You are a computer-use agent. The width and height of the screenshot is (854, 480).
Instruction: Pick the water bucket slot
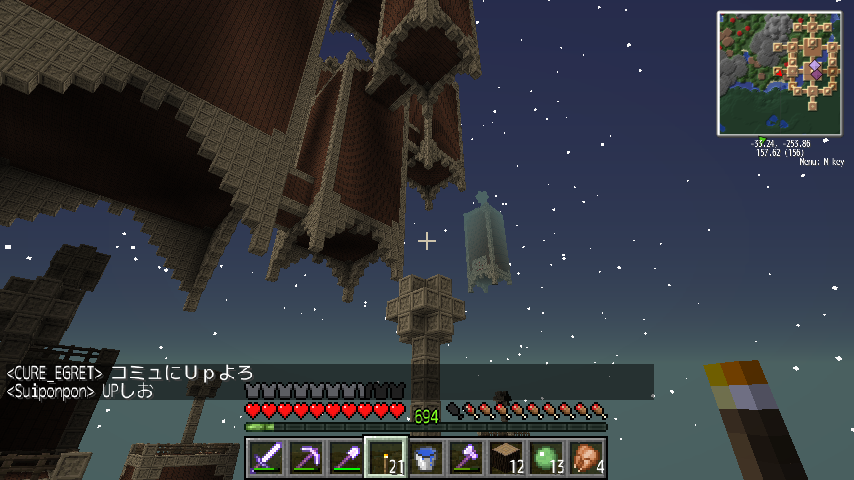pos(426,458)
